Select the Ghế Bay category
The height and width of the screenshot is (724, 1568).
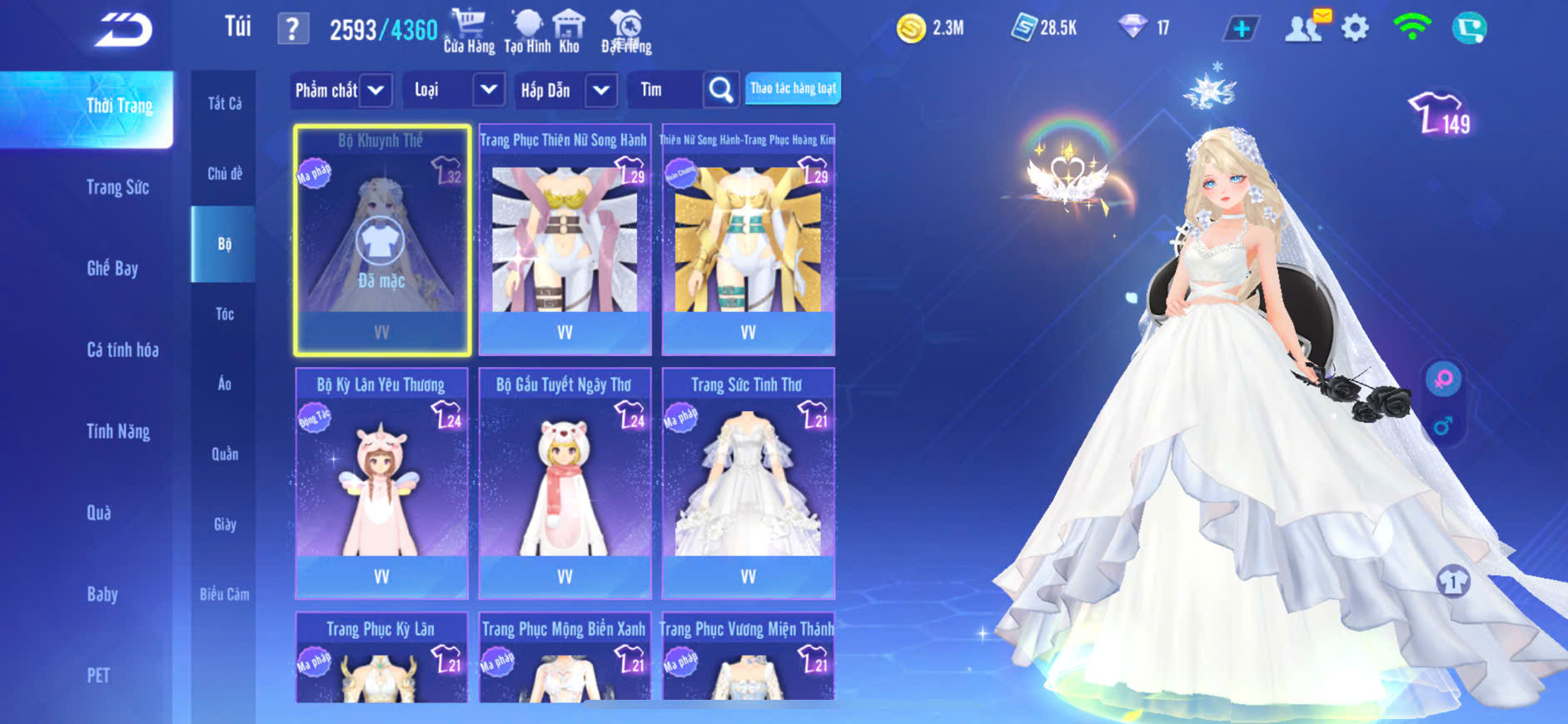[112, 268]
